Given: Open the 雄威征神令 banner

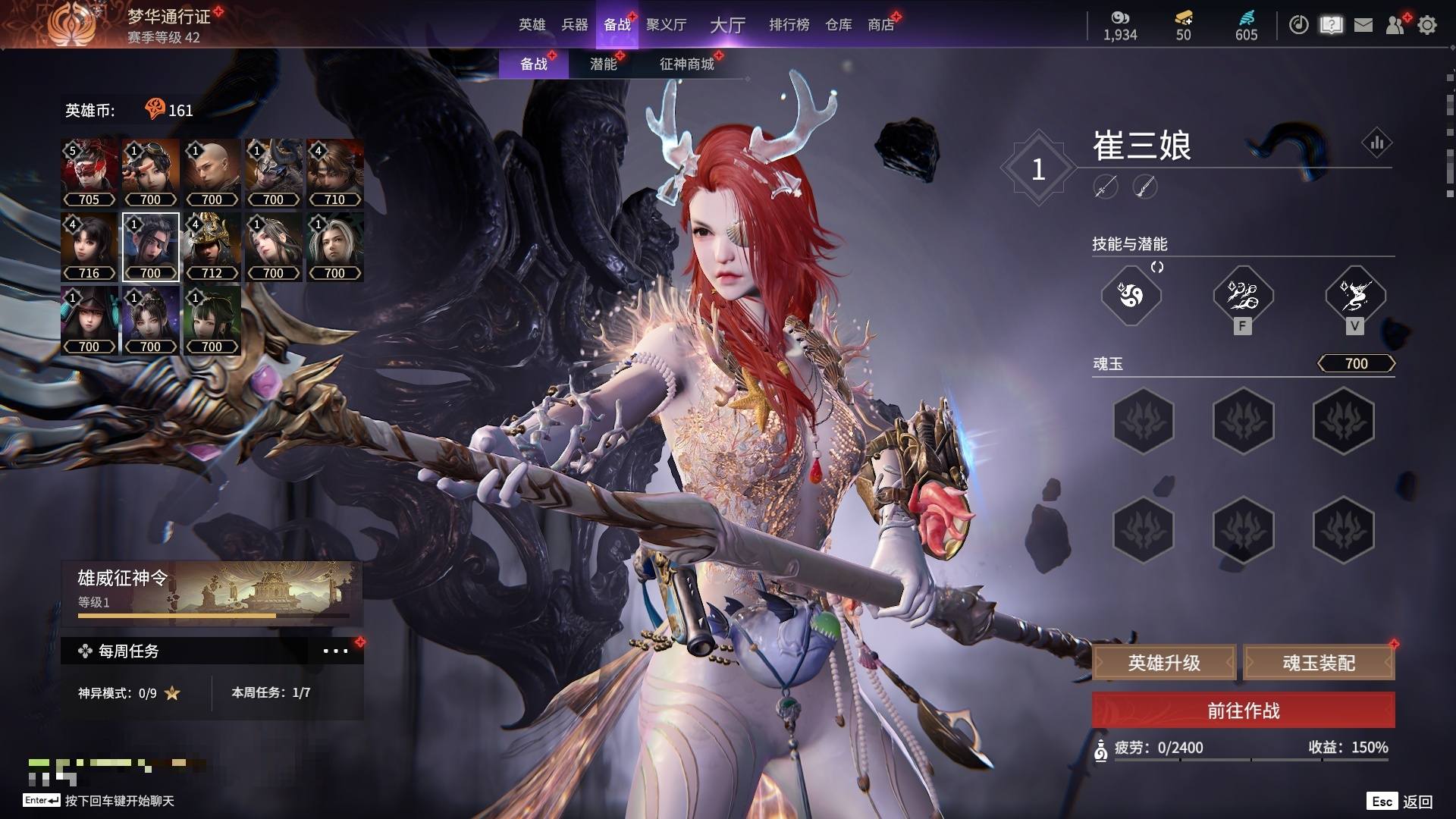Looking at the screenshot, I should coord(212,592).
